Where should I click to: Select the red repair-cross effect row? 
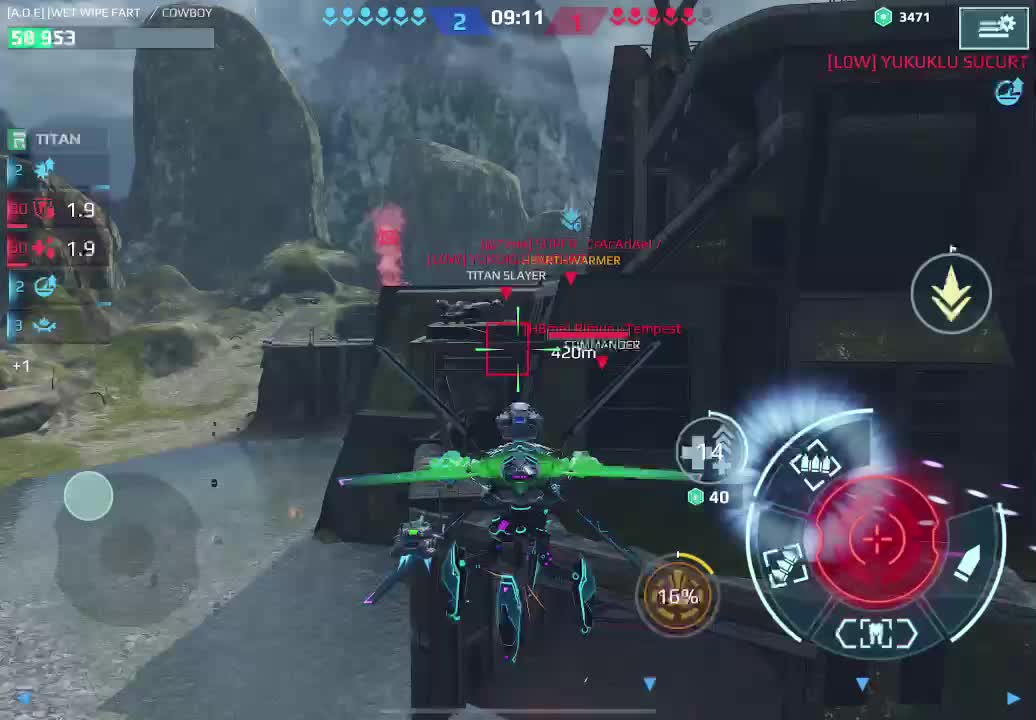click(x=56, y=249)
